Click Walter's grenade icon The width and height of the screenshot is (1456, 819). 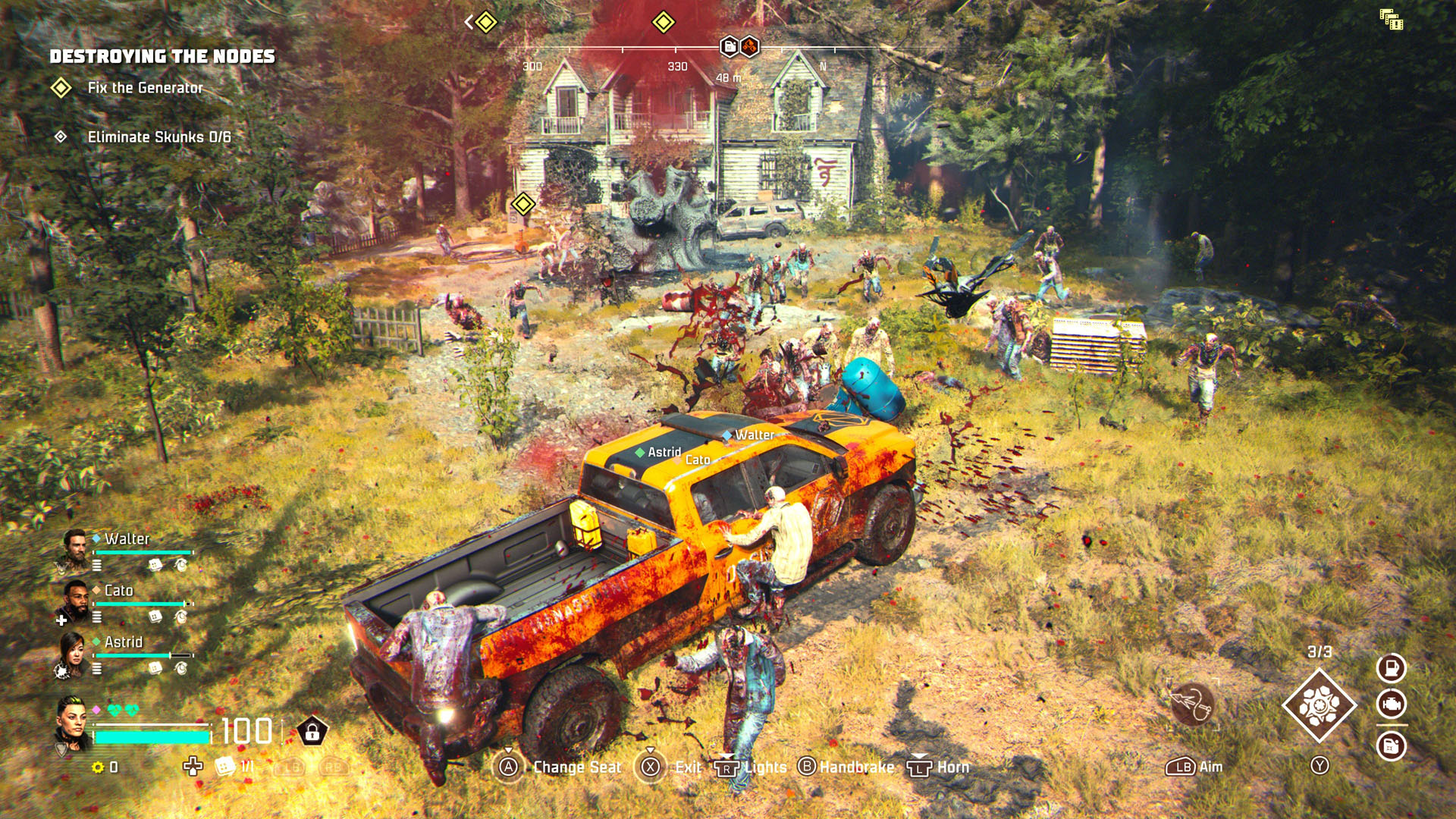pos(181,564)
